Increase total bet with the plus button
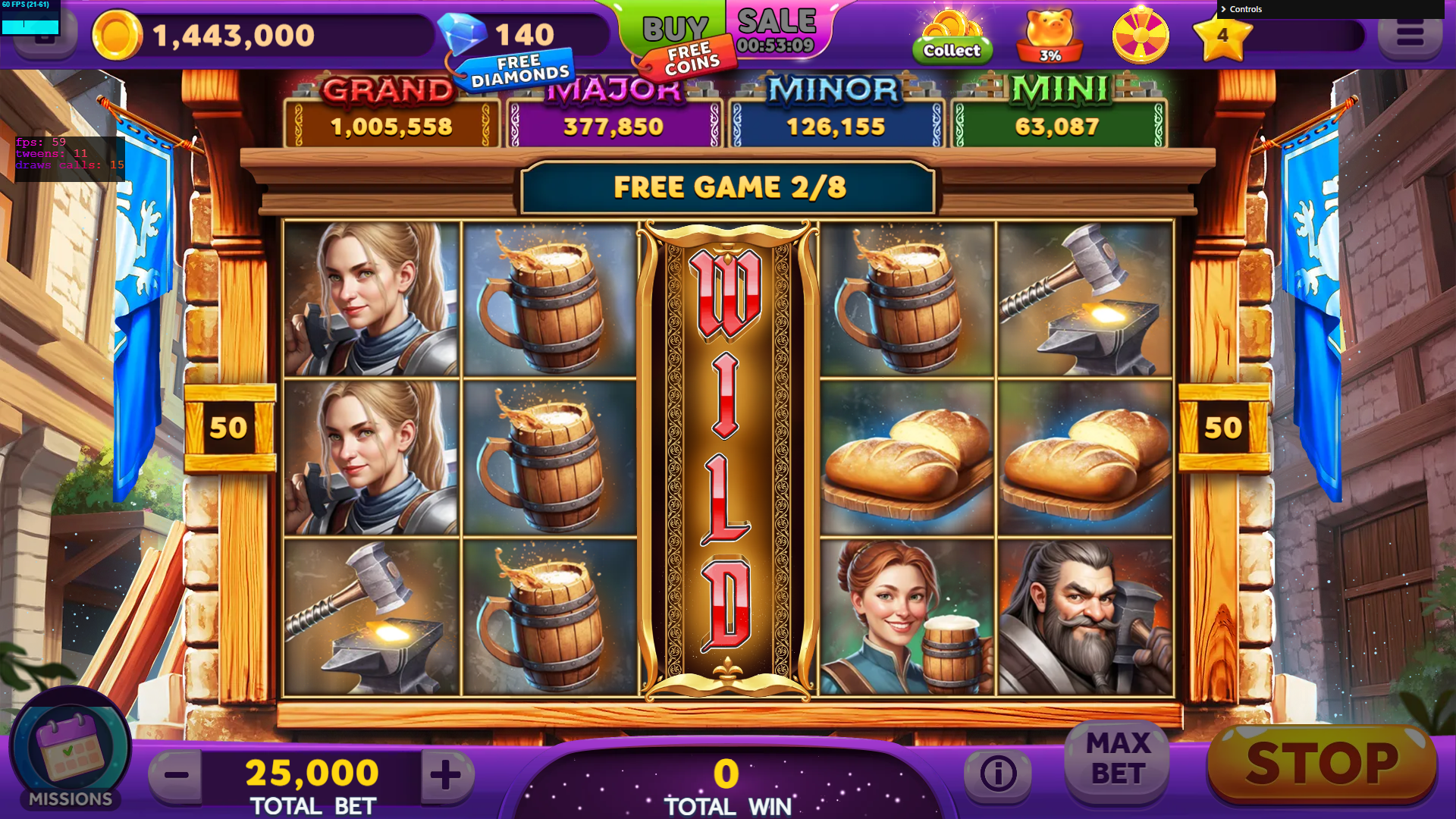1456x819 pixels. pos(446,775)
